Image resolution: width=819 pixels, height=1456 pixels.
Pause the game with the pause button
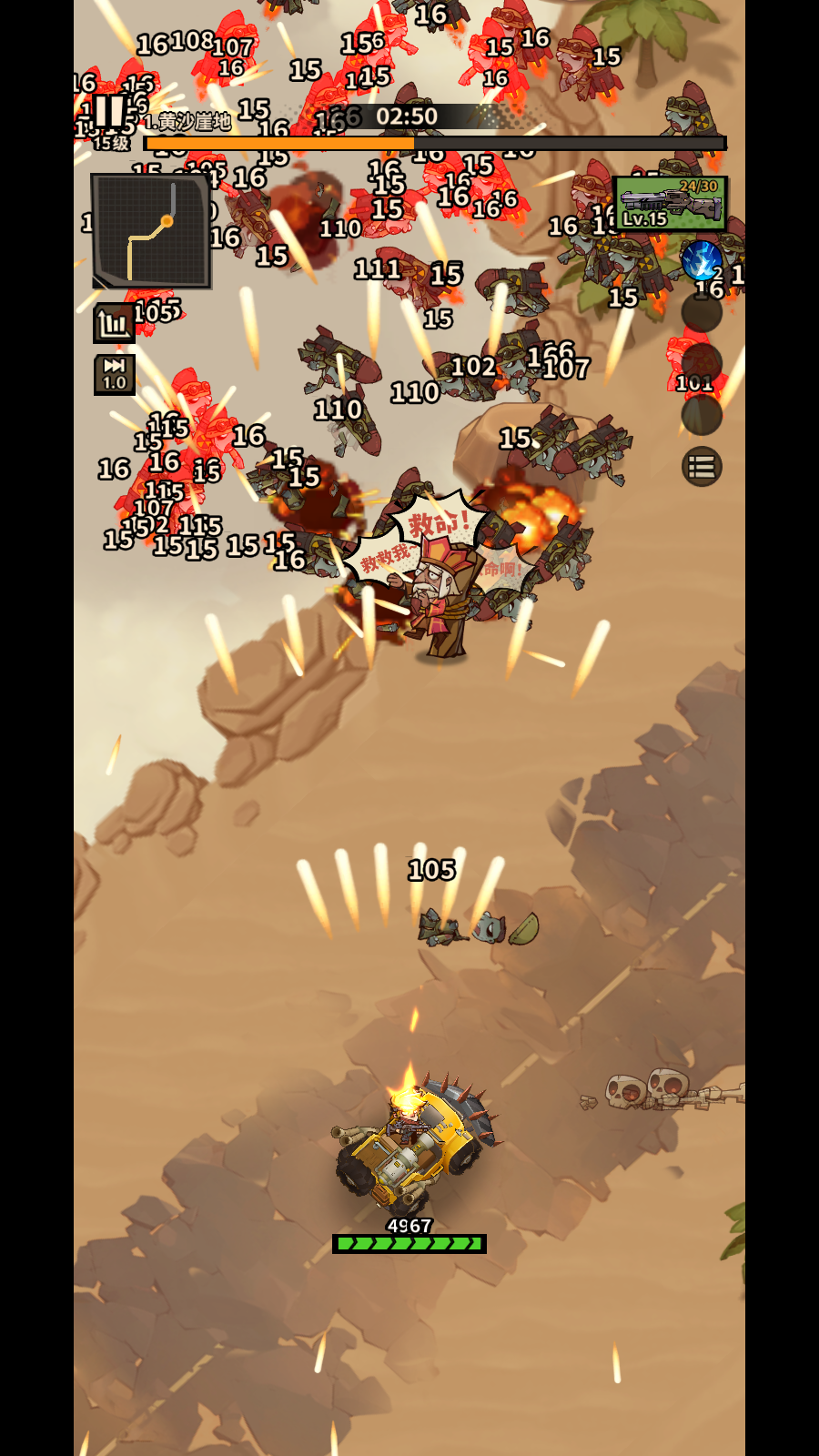pos(109,111)
